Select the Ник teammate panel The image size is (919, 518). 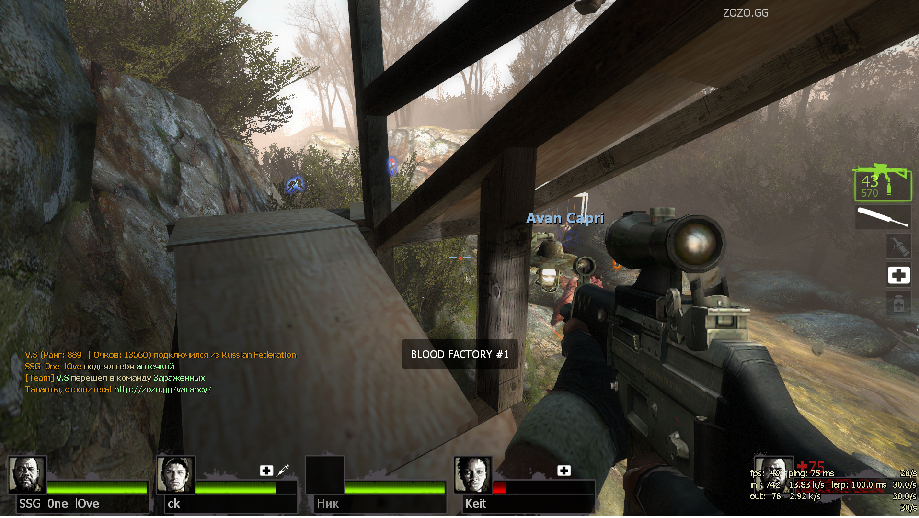(375, 485)
